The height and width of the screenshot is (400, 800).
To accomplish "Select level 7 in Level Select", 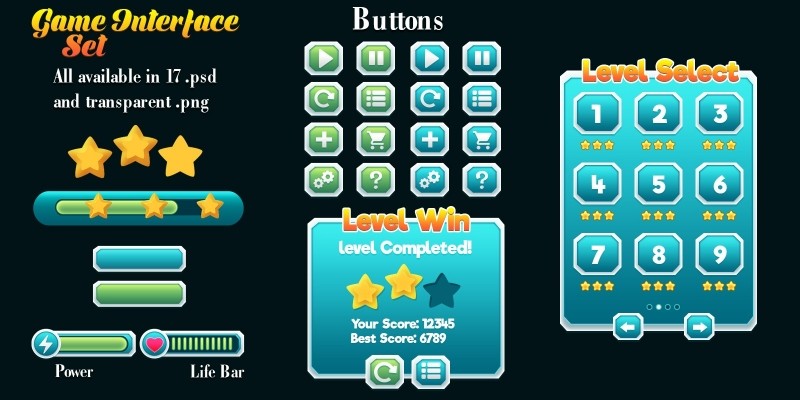I will (x=597, y=254).
